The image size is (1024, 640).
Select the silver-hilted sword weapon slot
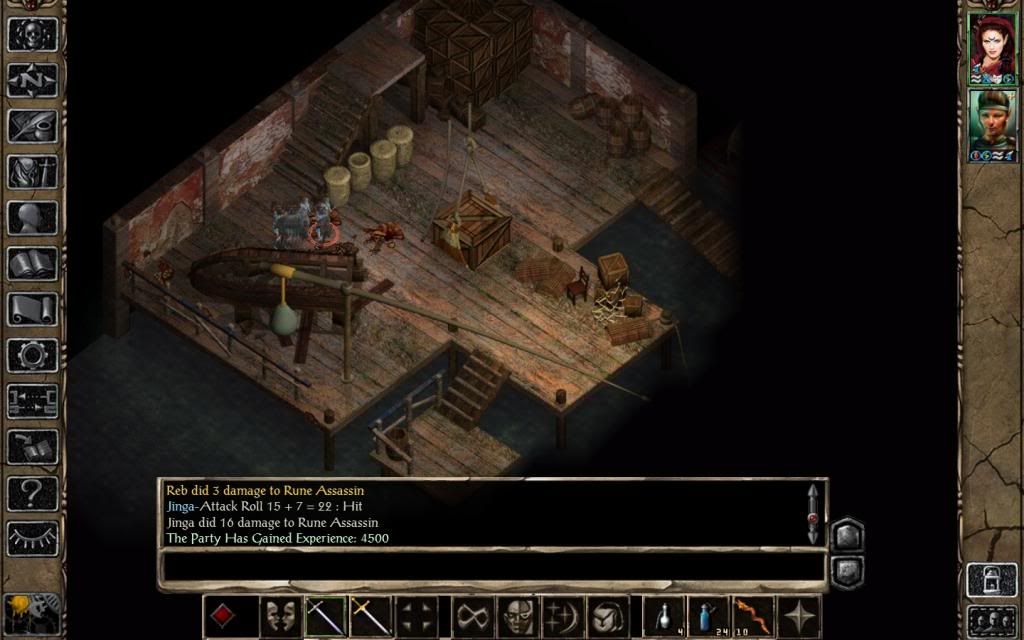coord(326,615)
